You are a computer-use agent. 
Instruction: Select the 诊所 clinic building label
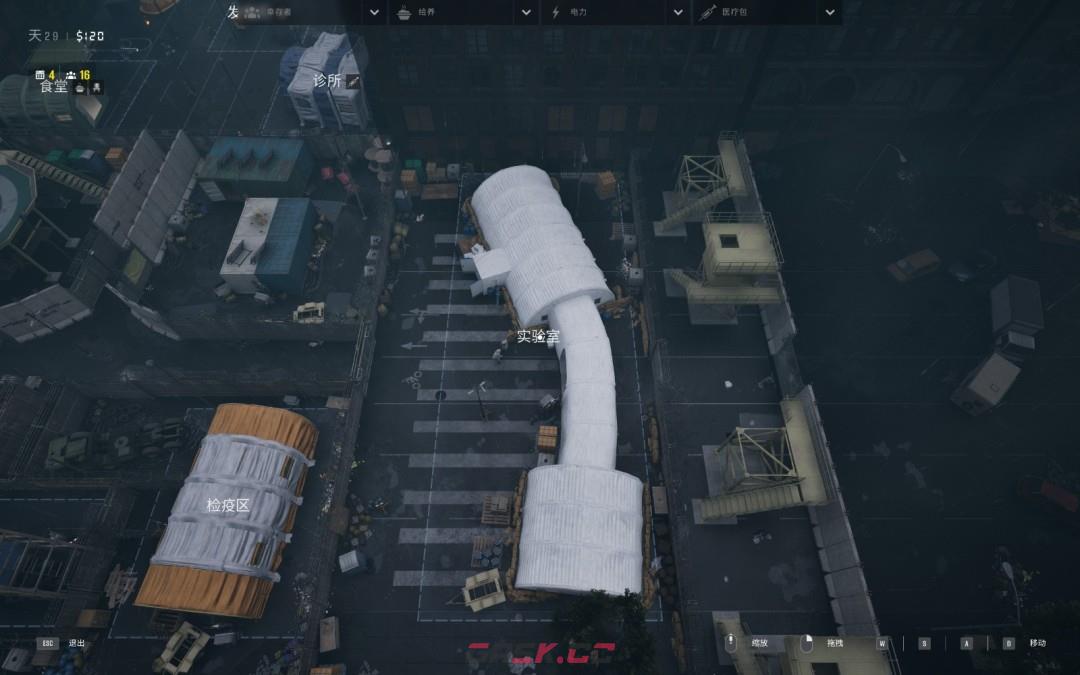327,80
